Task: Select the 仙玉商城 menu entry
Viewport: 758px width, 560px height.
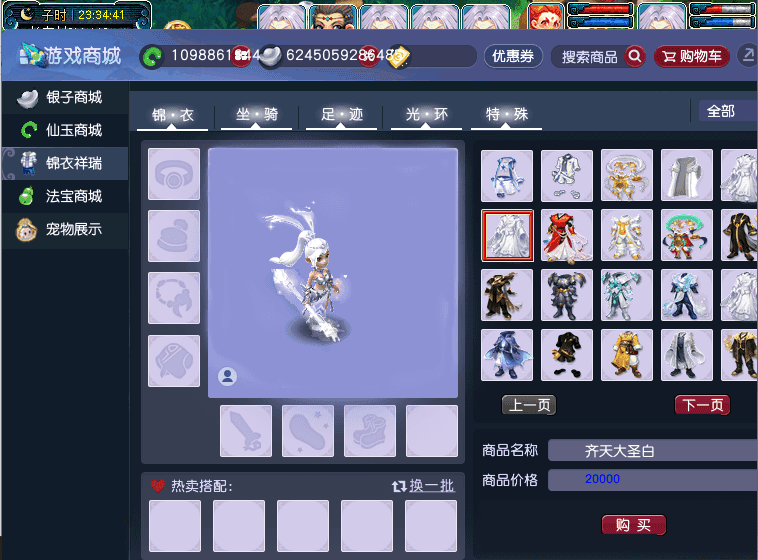Action: [x=65, y=130]
